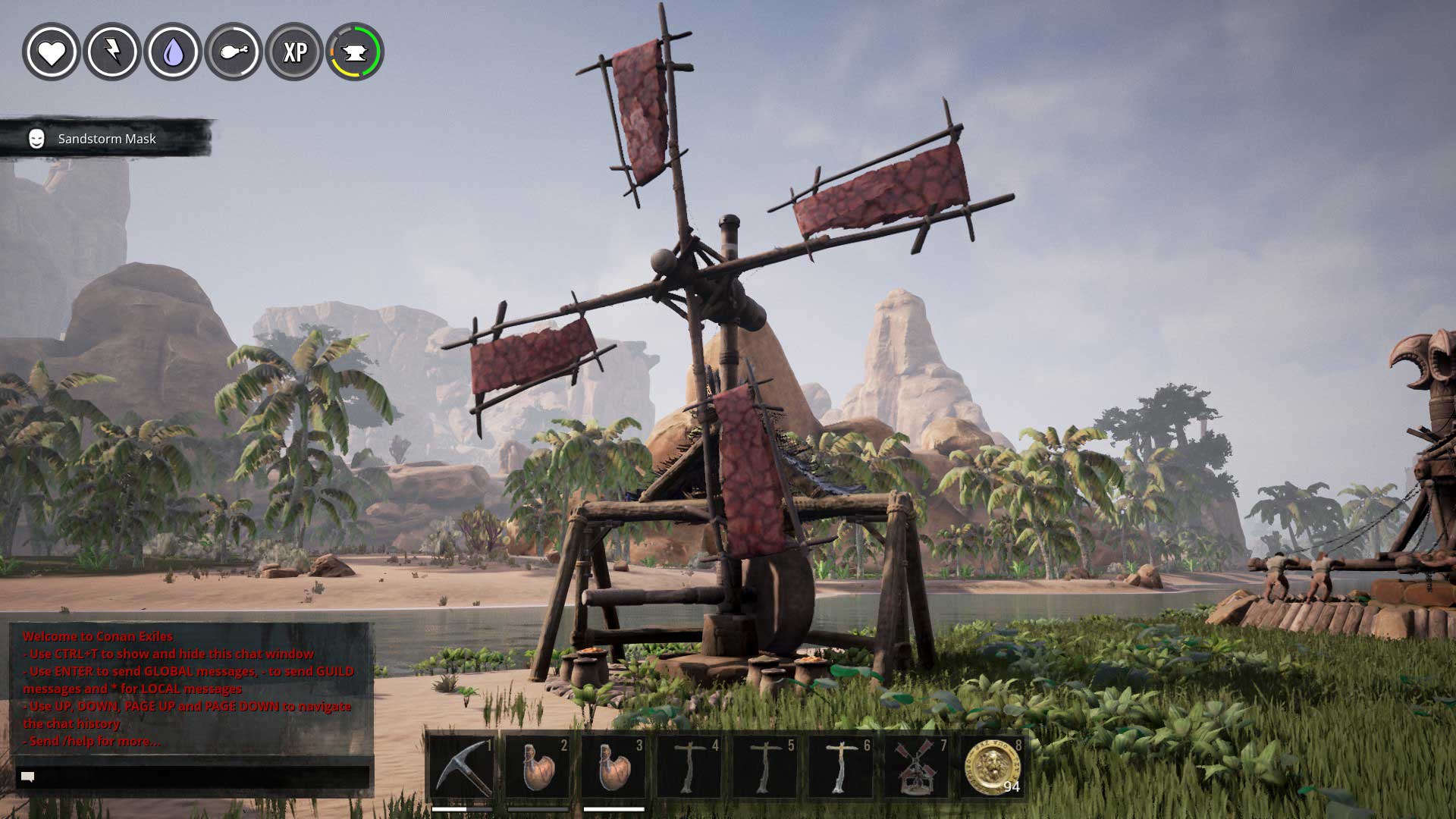1456x819 pixels.
Task: Select the item in hotbar slot 5
Action: pyautogui.click(x=764, y=767)
